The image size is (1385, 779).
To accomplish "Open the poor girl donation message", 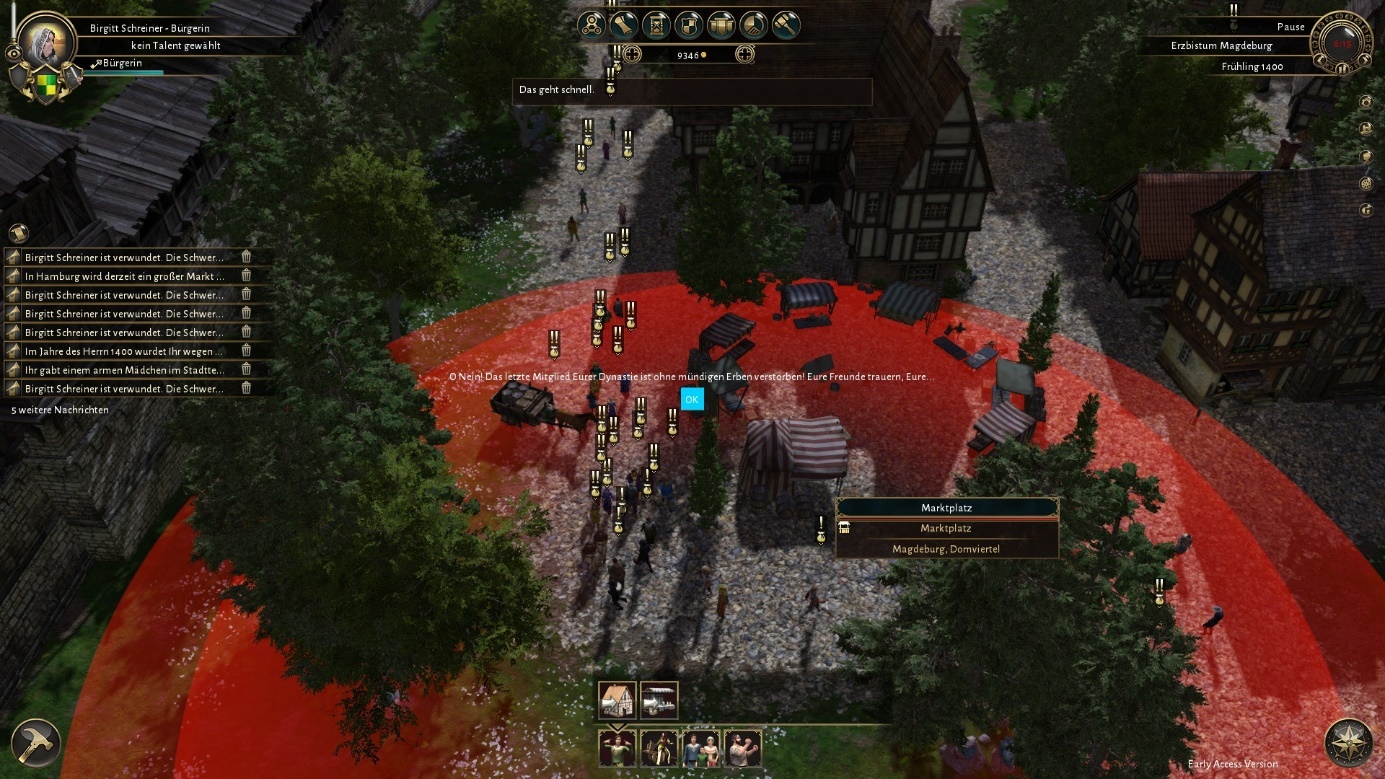I will point(124,370).
